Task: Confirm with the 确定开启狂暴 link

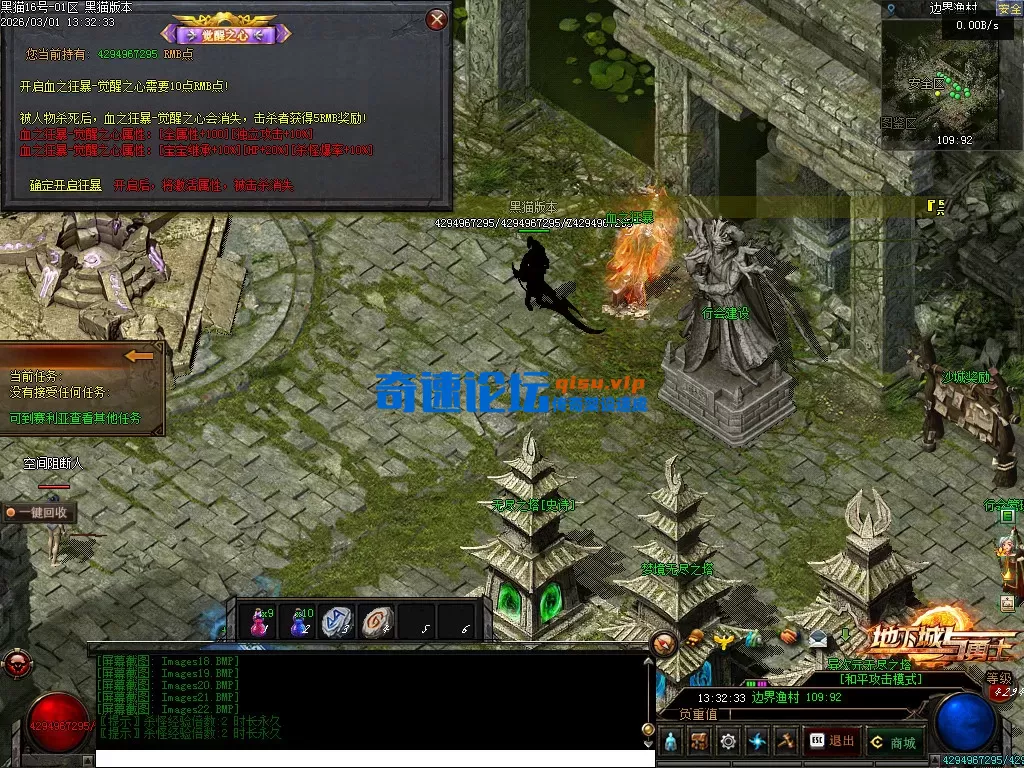Action: [x=65, y=185]
